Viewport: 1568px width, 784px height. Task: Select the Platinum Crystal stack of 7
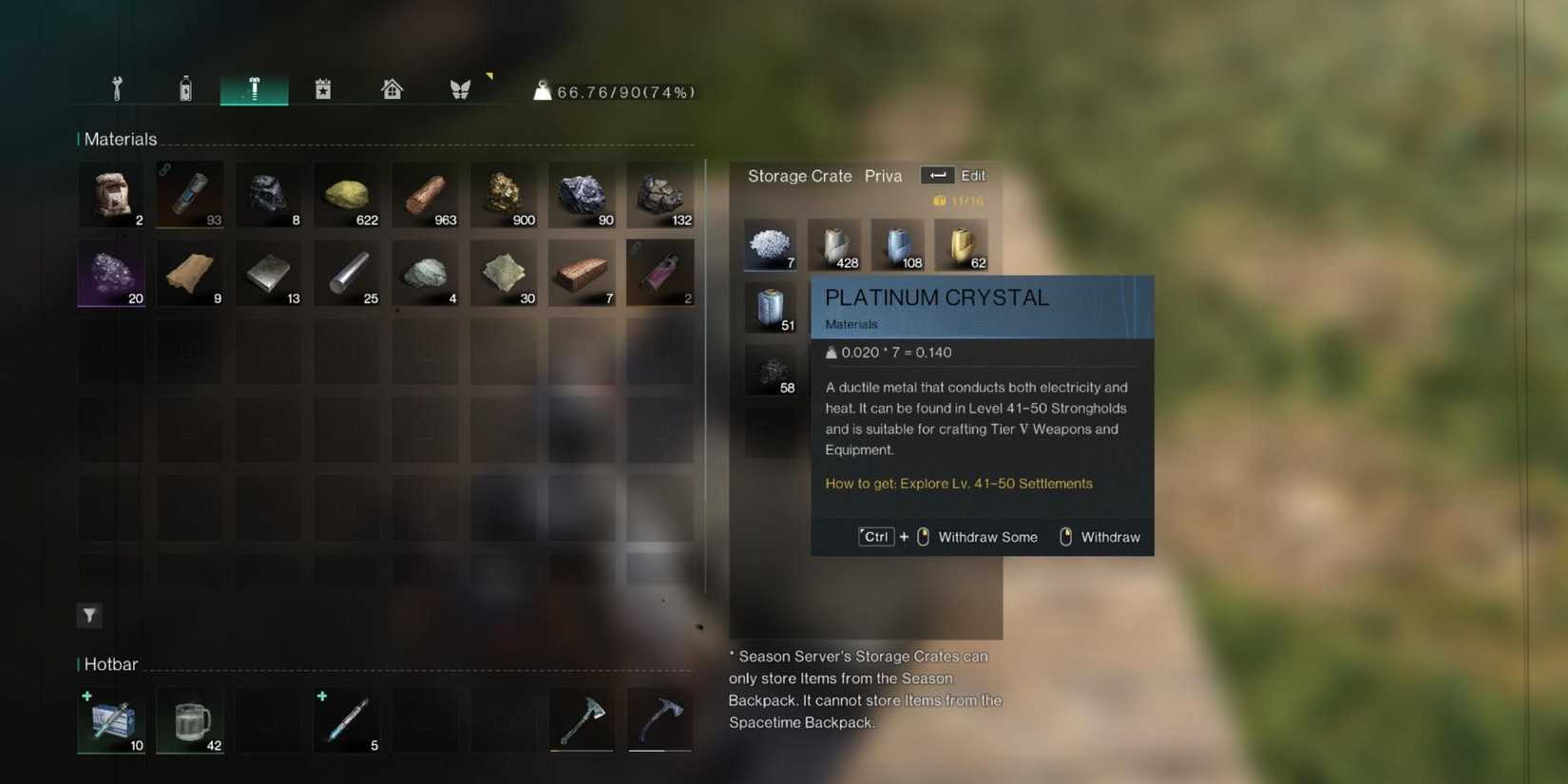[x=770, y=244]
